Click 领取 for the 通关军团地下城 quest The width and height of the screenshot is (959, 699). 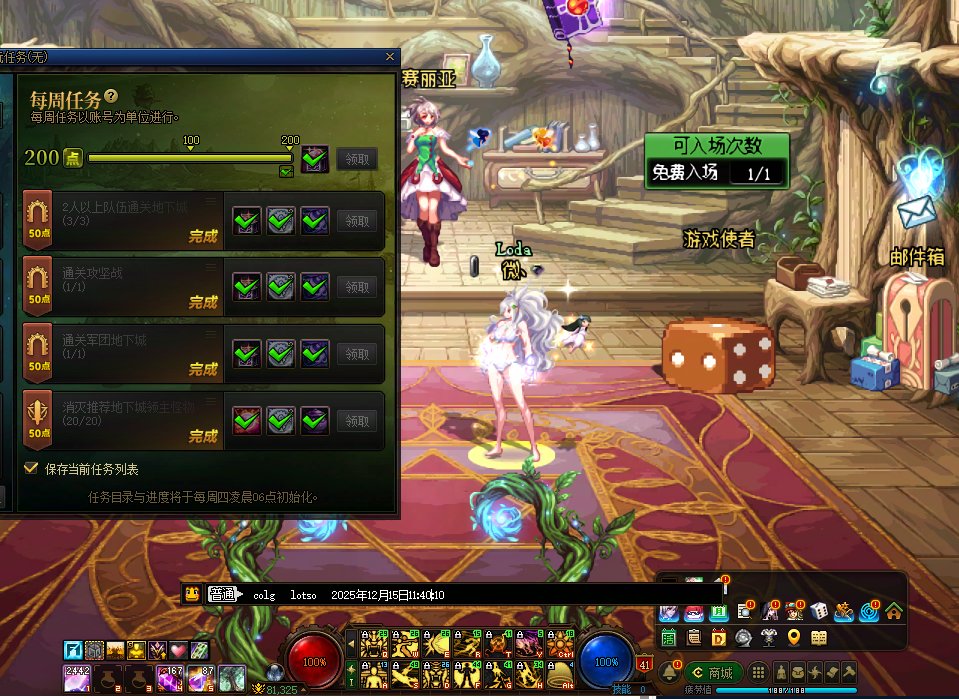pyautogui.click(x=357, y=353)
